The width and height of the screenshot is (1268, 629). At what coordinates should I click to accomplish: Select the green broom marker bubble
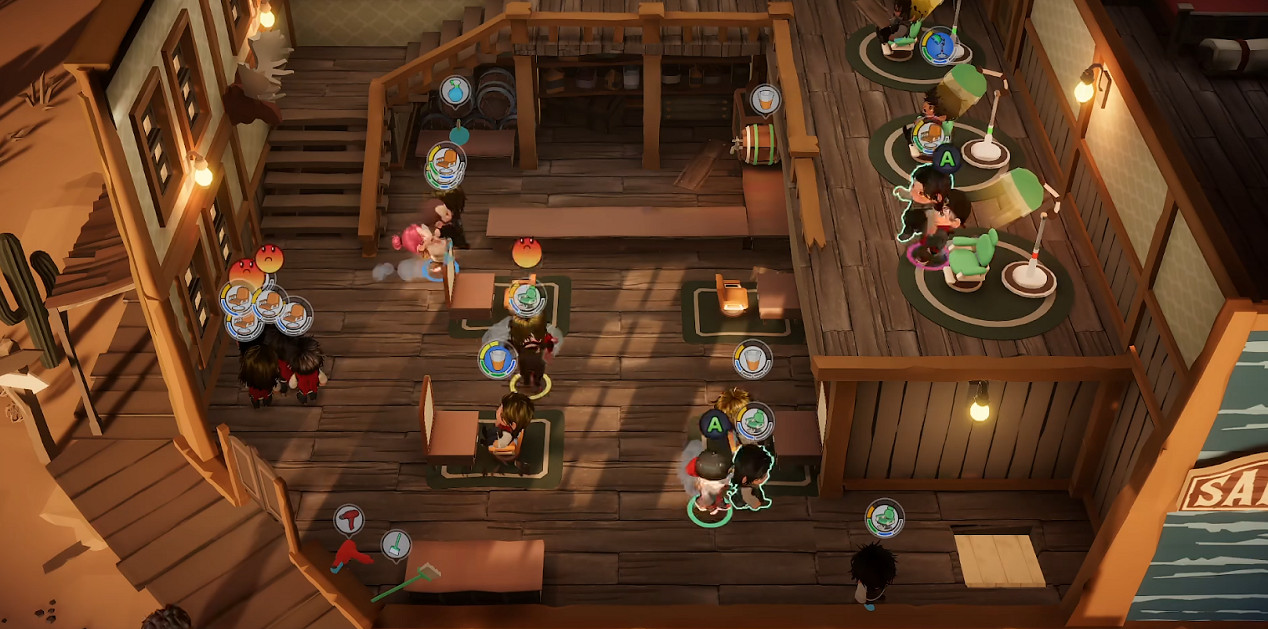click(x=396, y=544)
